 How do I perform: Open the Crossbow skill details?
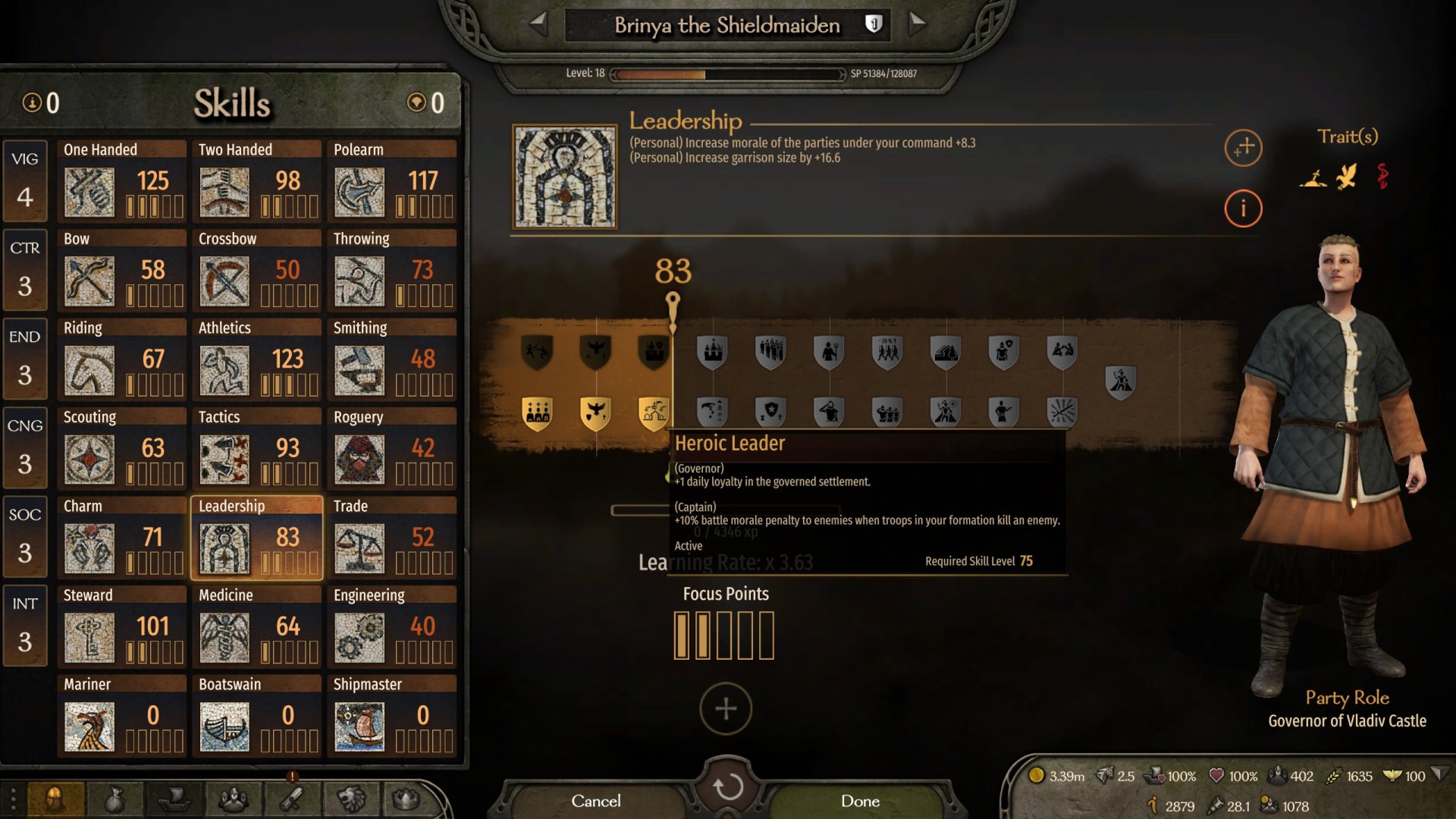pos(256,270)
